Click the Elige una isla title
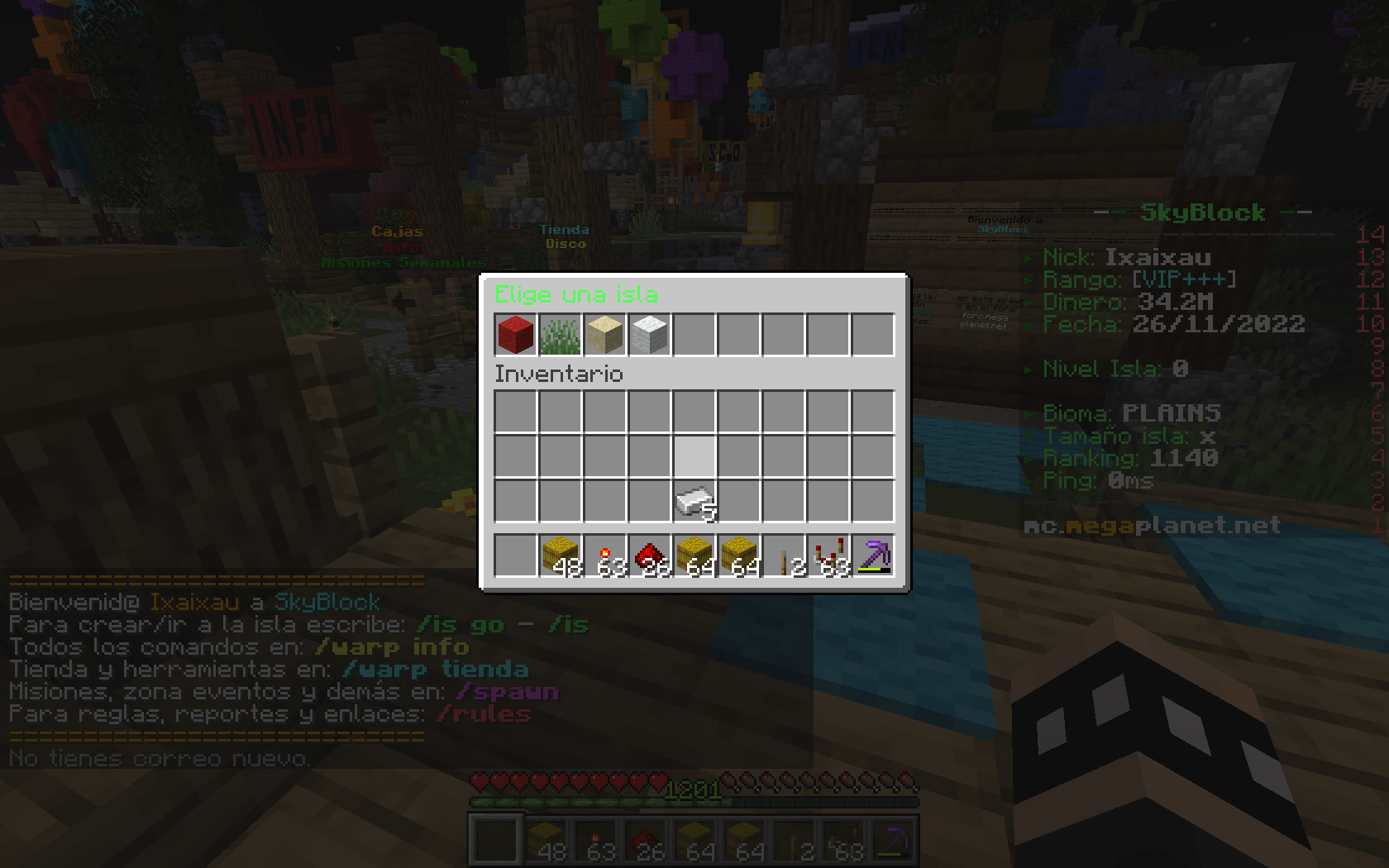Image resolution: width=1389 pixels, height=868 pixels. [x=575, y=294]
